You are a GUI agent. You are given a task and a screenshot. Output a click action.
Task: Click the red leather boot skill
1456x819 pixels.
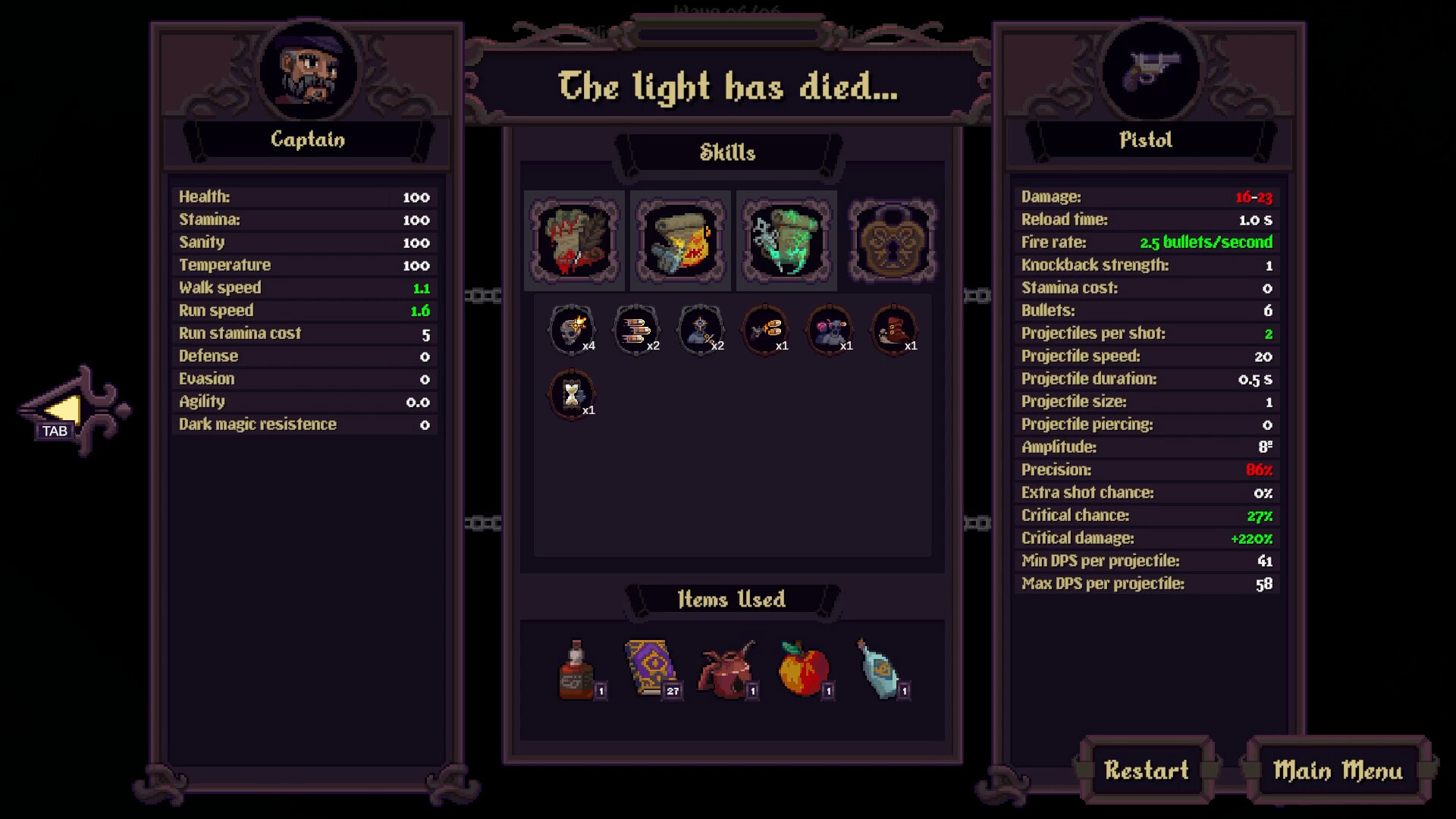click(895, 328)
